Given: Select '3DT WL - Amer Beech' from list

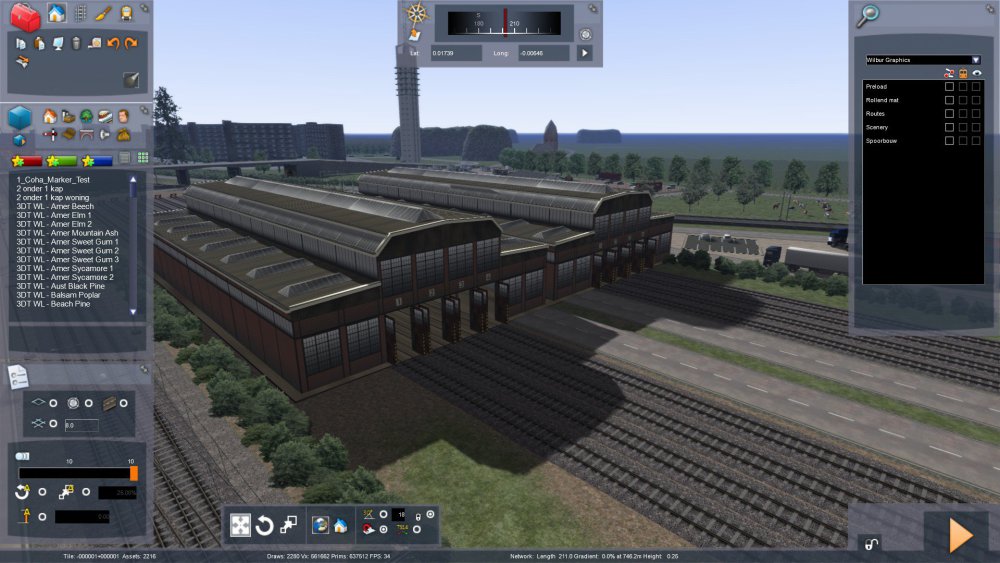Looking at the screenshot, I should [x=54, y=206].
